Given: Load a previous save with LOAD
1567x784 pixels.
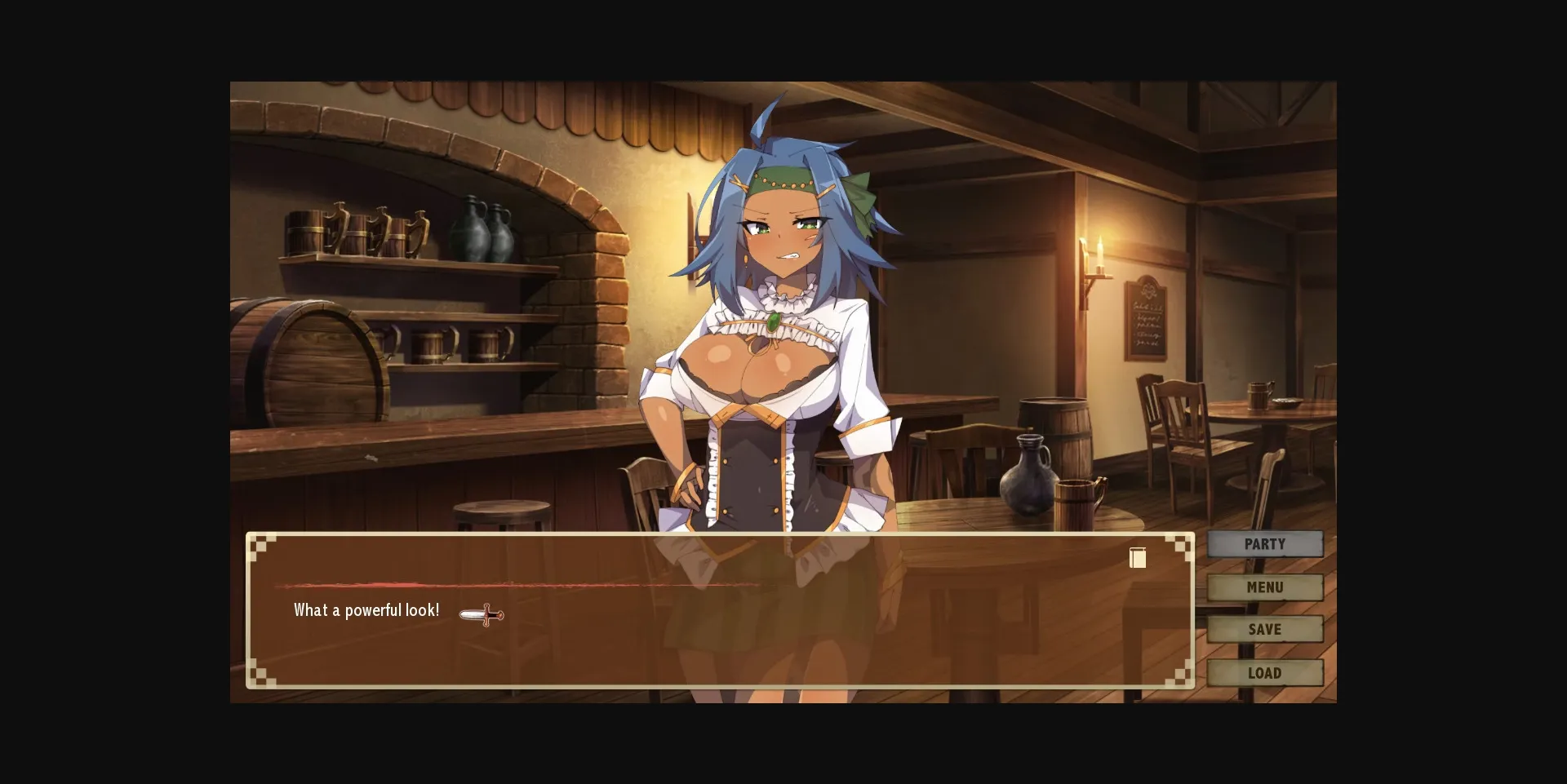Looking at the screenshot, I should coord(1265,672).
